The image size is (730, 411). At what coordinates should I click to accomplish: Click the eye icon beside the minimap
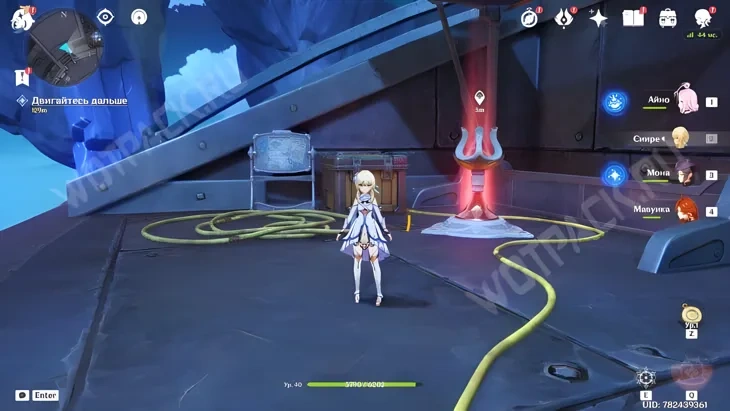click(106, 16)
